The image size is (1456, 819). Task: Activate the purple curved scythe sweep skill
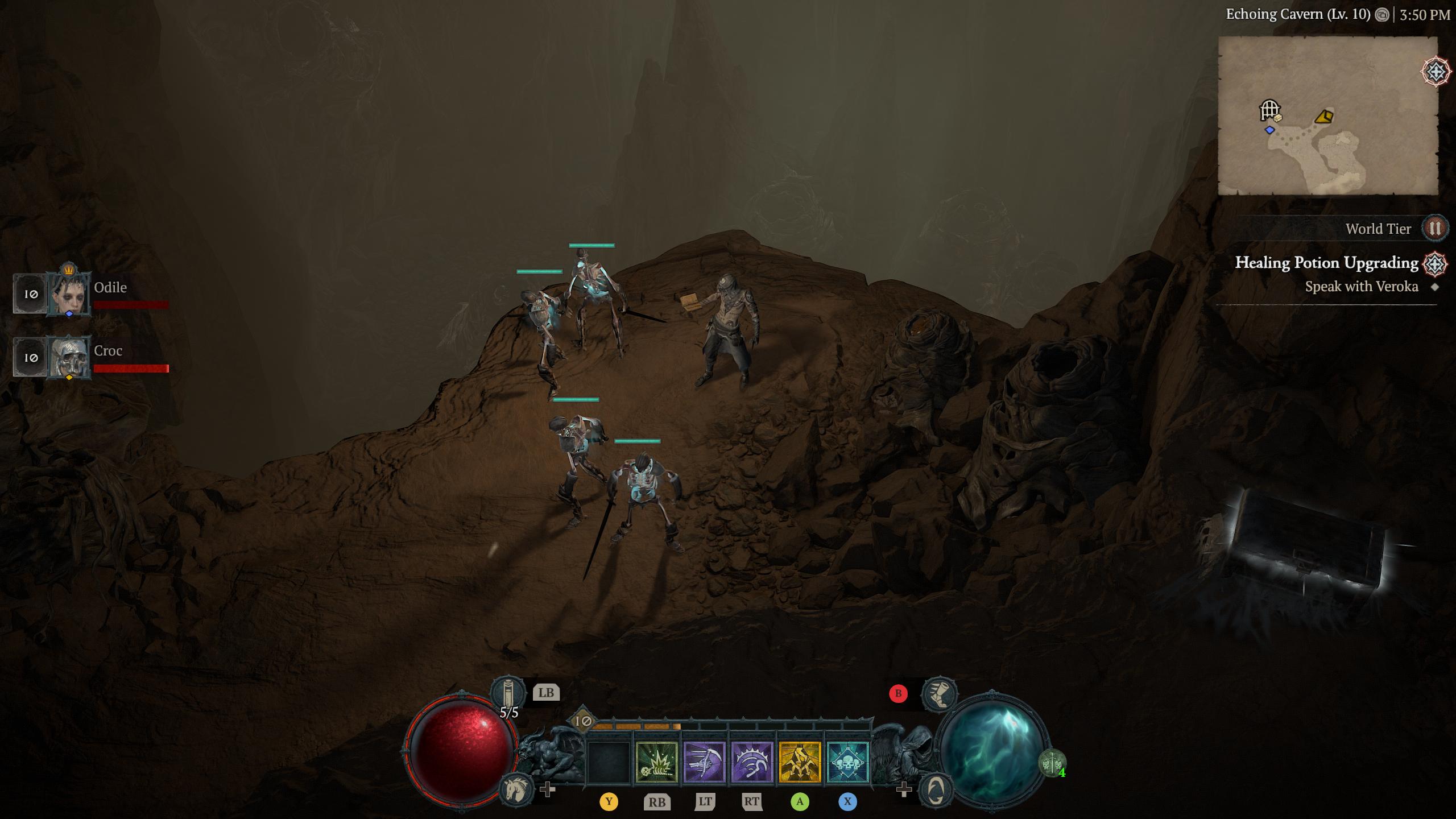click(752, 762)
